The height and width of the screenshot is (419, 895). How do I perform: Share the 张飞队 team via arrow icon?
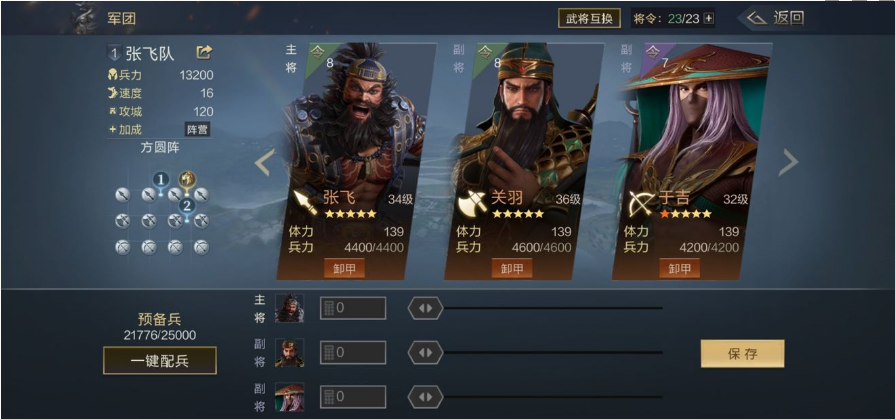pos(204,52)
